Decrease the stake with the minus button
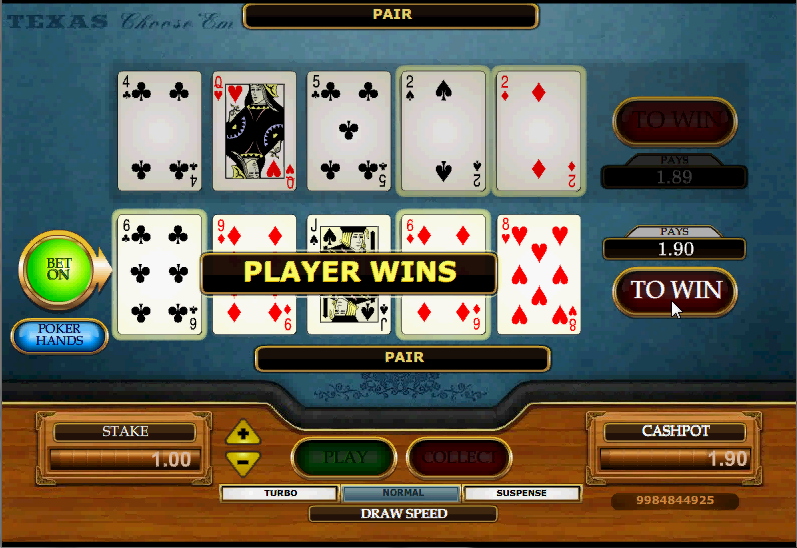797x548 pixels. (243, 461)
